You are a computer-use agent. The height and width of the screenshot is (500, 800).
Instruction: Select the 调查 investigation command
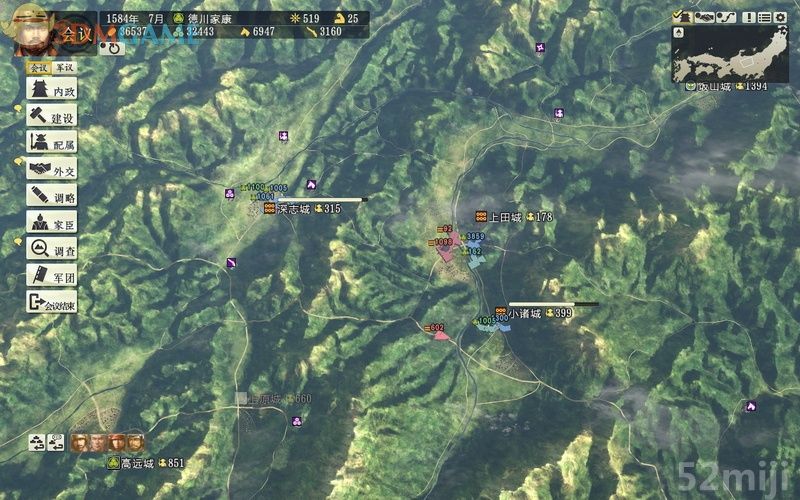tap(53, 250)
